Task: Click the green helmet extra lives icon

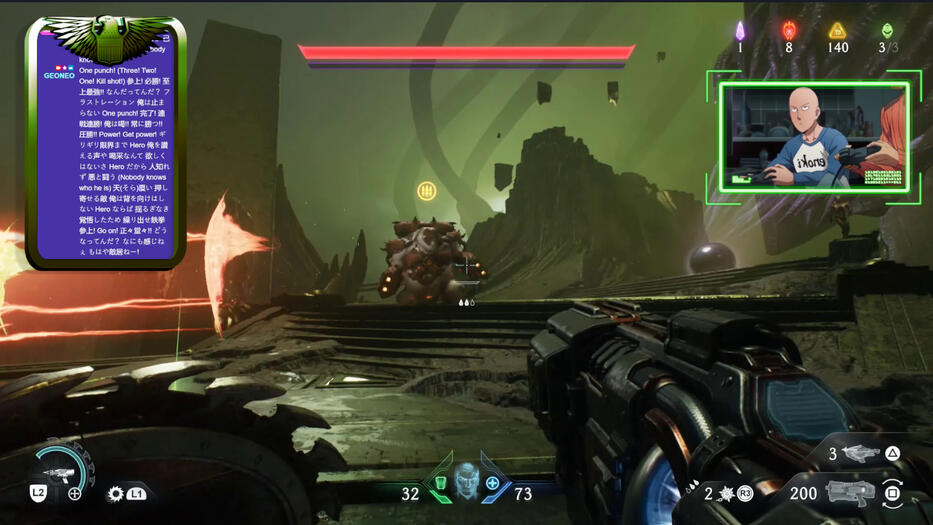Action: 887,31
